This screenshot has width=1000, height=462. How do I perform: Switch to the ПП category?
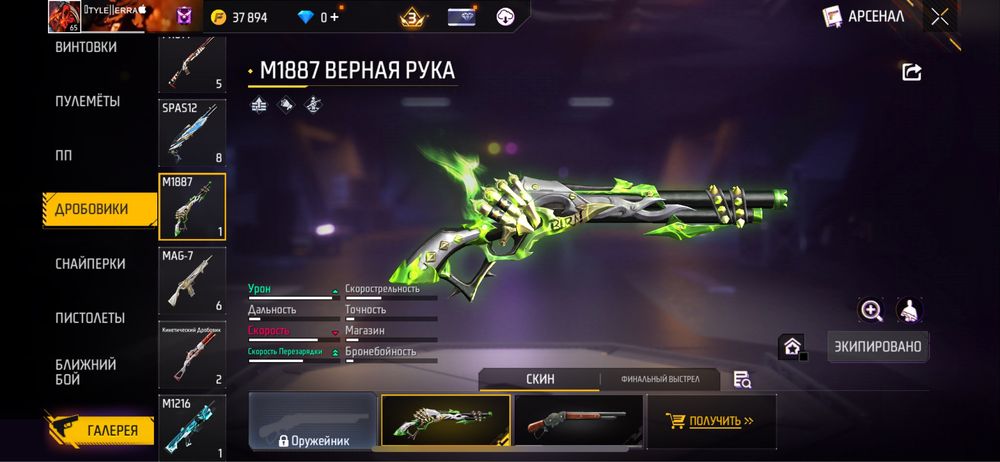click(x=64, y=155)
